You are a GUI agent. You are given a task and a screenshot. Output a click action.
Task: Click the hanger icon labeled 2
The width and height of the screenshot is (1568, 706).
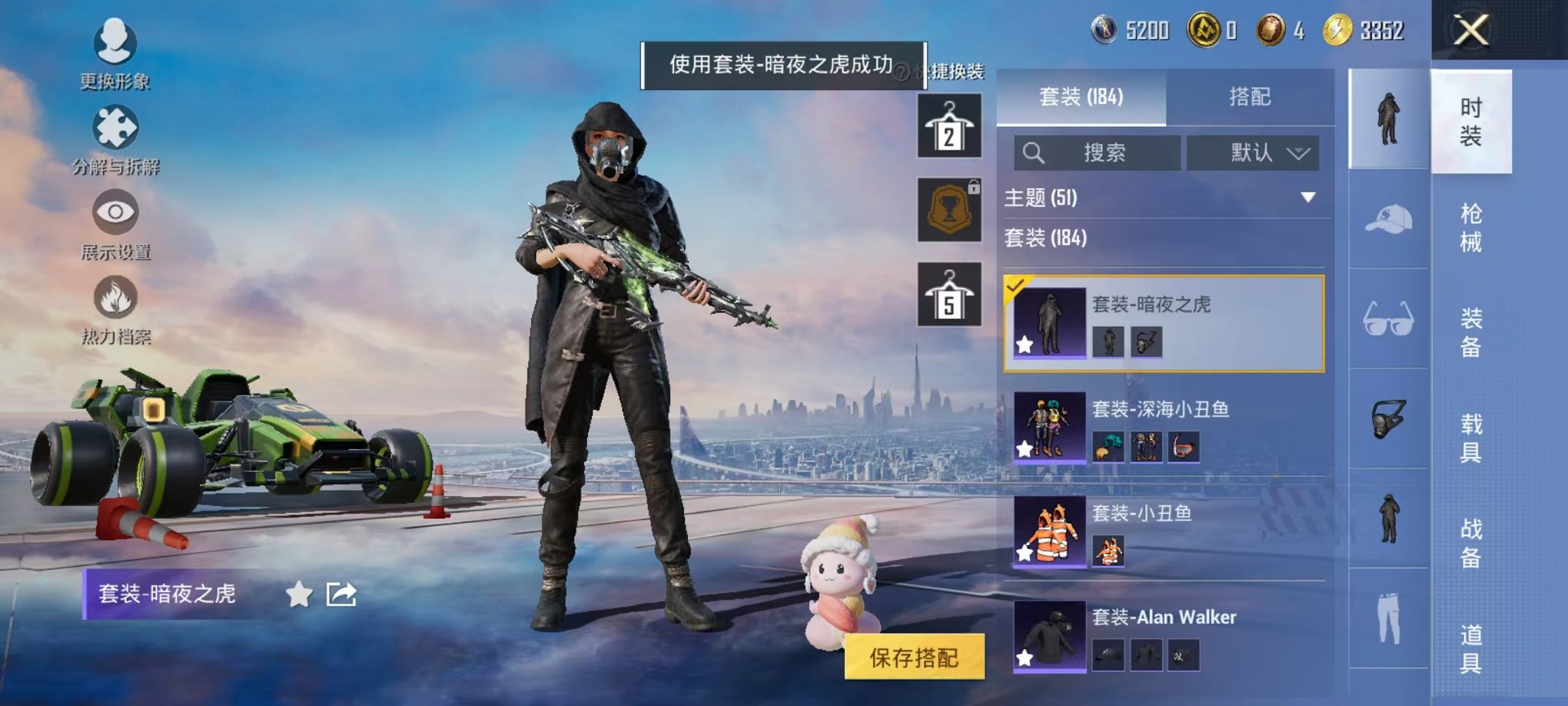pyautogui.click(x=950, y=125)
